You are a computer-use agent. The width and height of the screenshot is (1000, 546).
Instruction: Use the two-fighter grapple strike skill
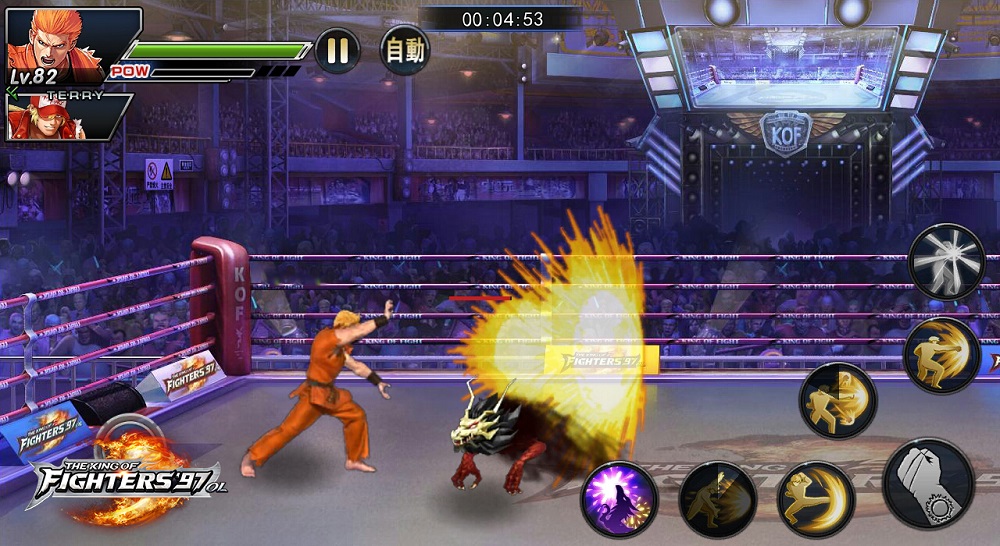coord(837,401)
